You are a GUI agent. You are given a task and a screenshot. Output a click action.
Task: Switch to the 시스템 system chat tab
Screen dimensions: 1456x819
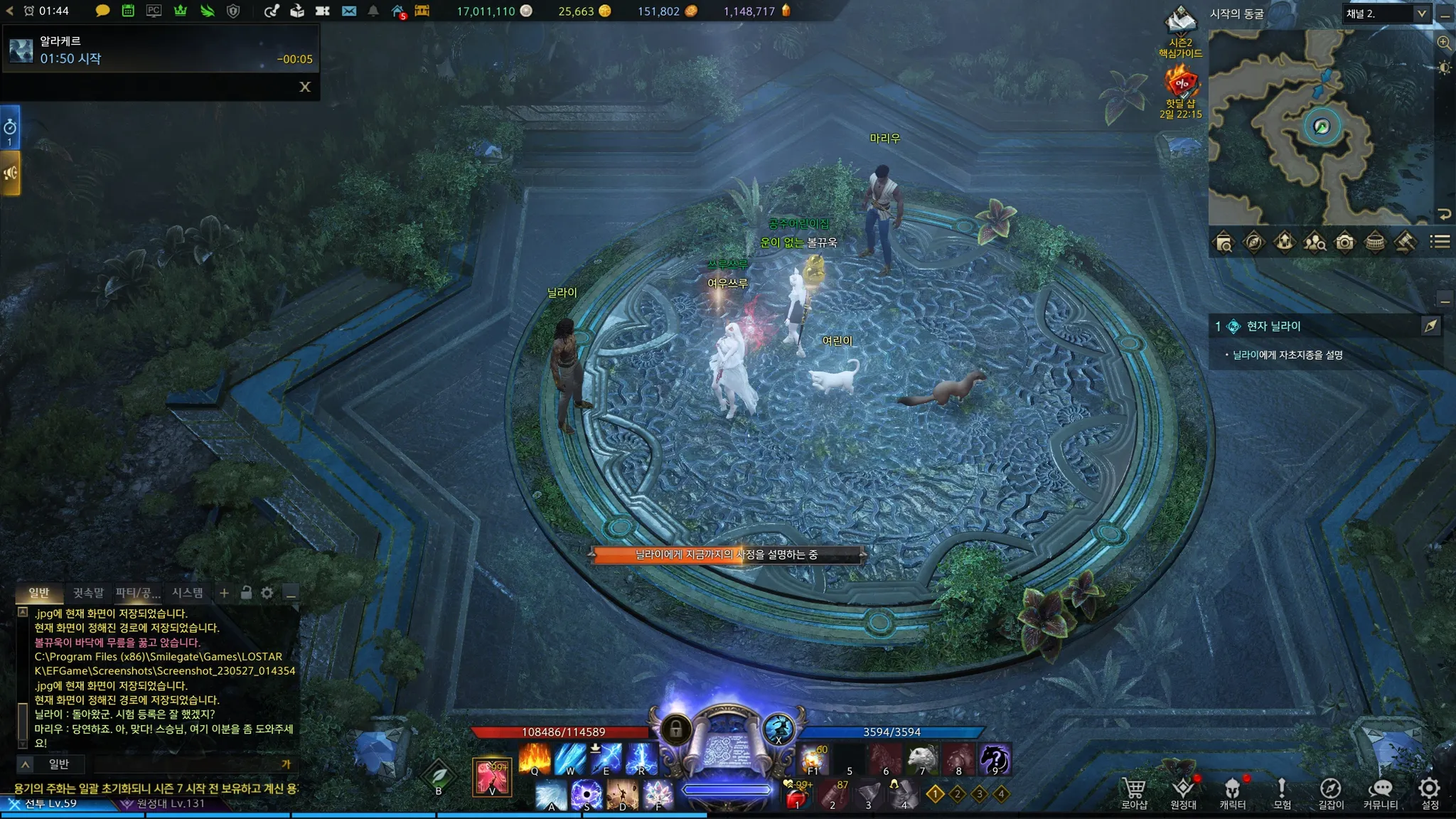(188, 592)
